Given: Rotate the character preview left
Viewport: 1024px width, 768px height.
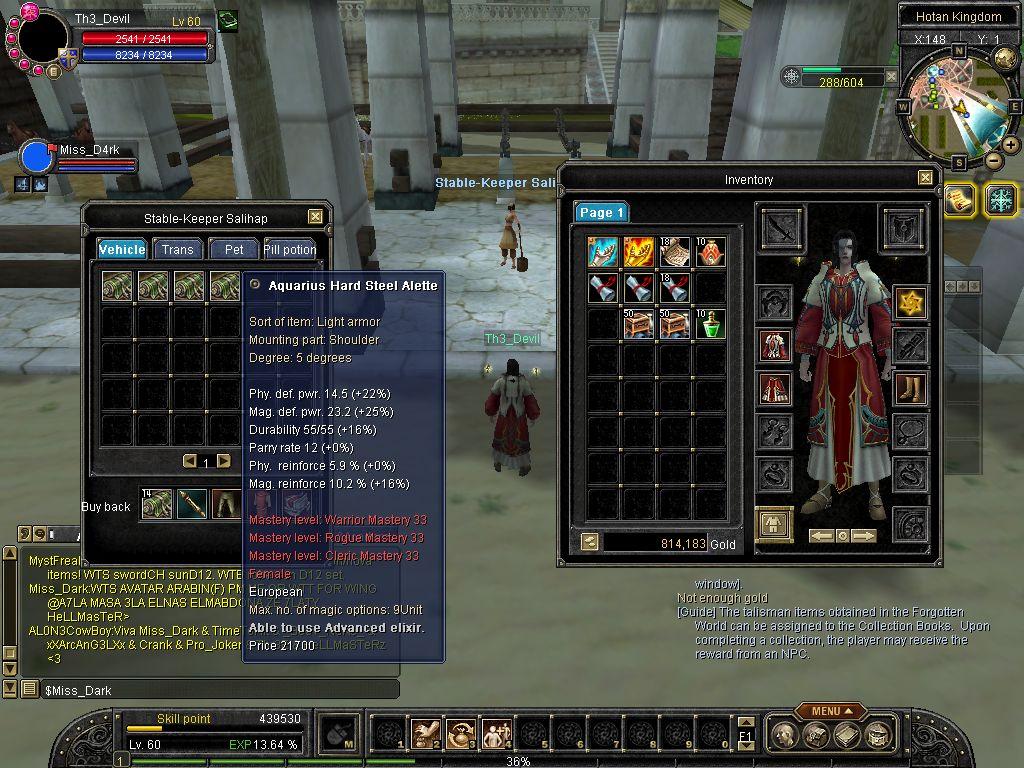Looking at the screenshot, I should (821, 536).
